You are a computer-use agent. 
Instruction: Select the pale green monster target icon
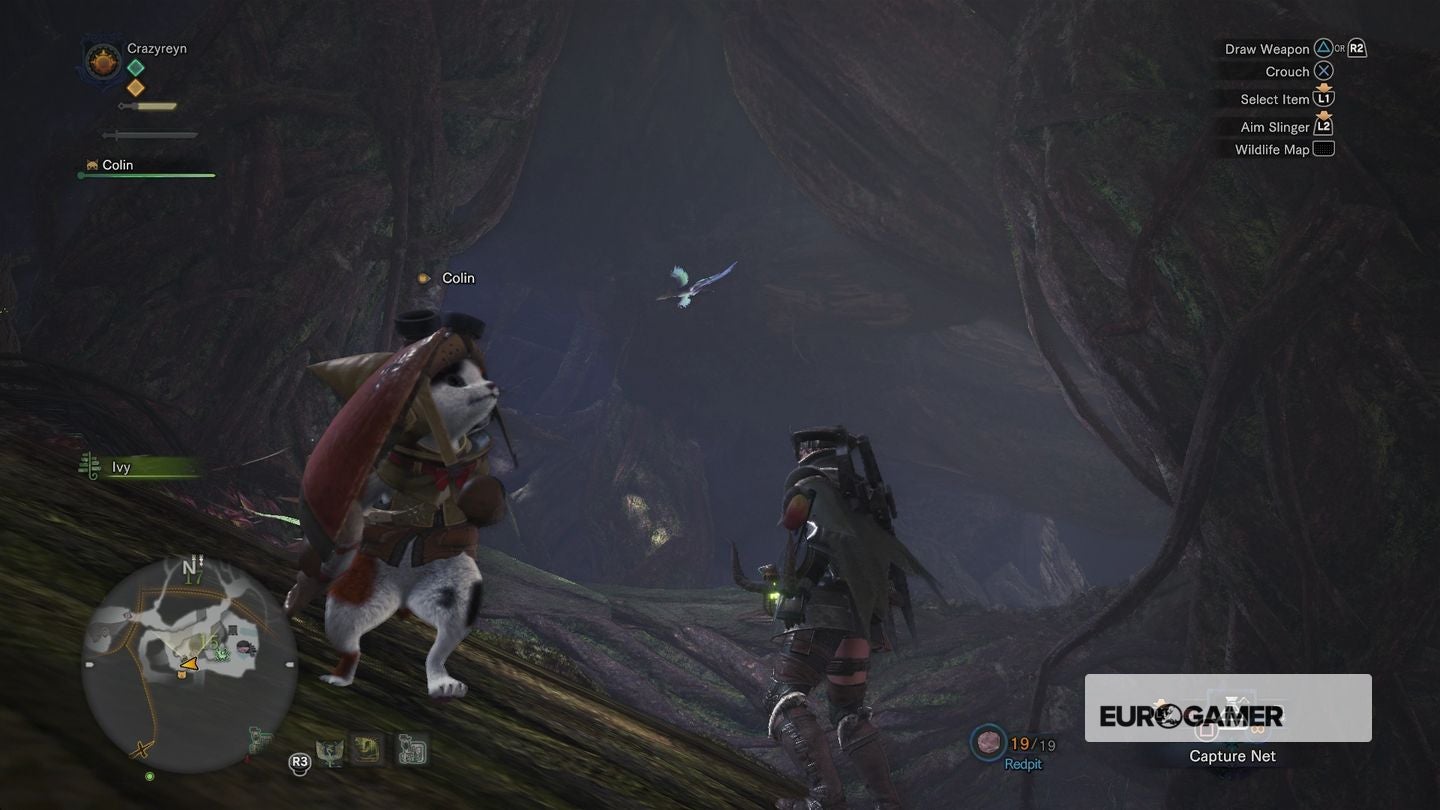coord(411,750)
